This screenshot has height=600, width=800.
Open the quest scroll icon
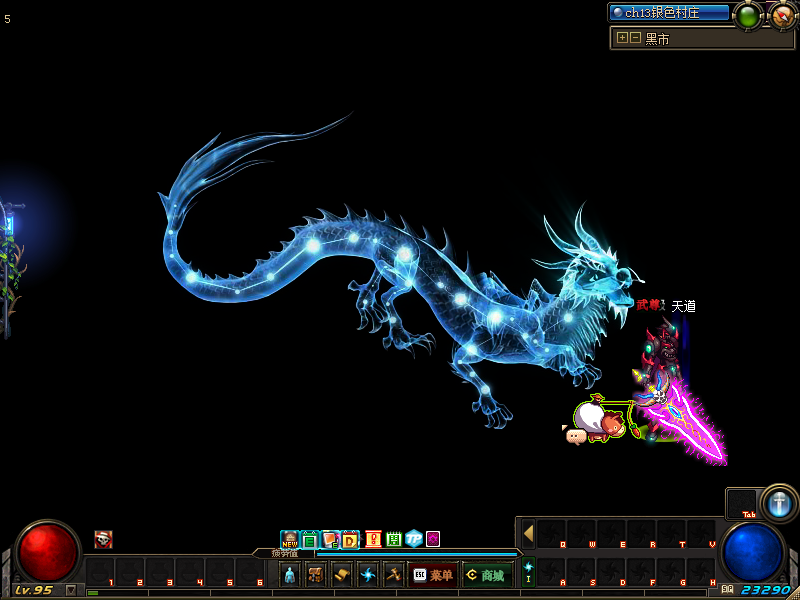(342, 575)
